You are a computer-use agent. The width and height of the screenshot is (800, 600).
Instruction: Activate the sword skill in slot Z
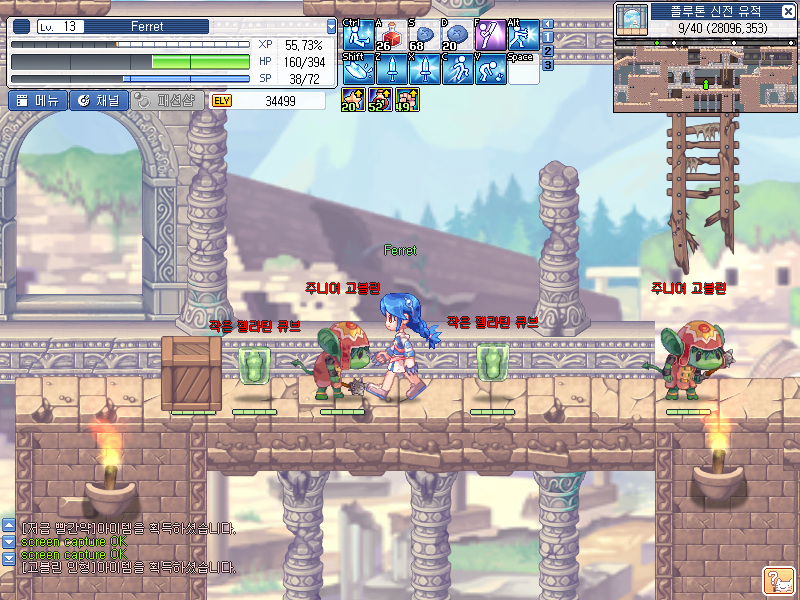coord(391,68)
